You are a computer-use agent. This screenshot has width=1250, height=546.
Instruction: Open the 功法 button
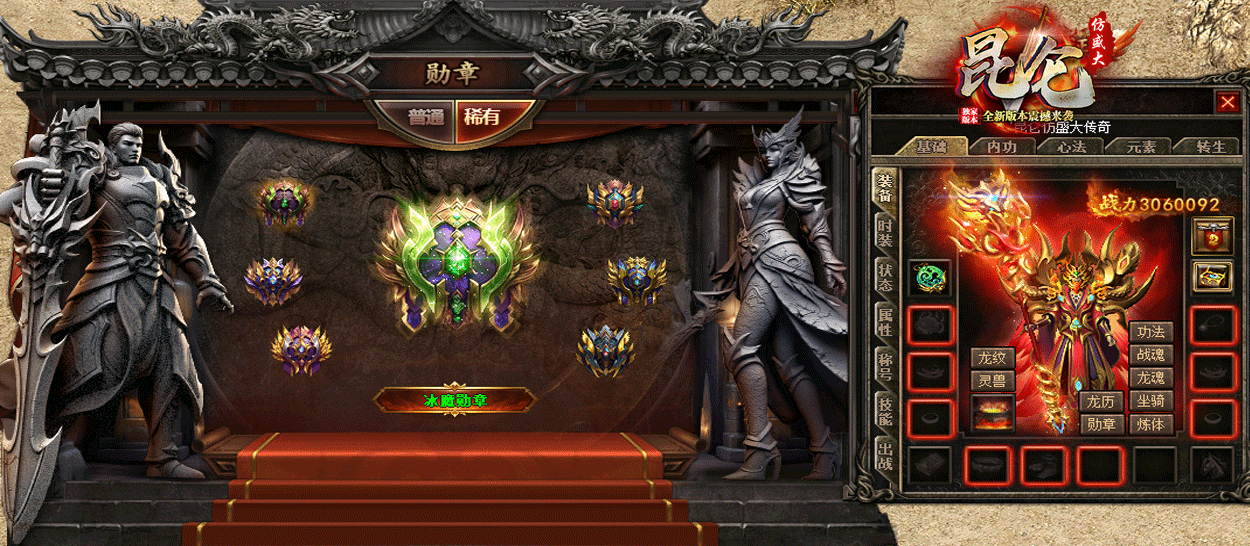click(x=1151, y=332)
